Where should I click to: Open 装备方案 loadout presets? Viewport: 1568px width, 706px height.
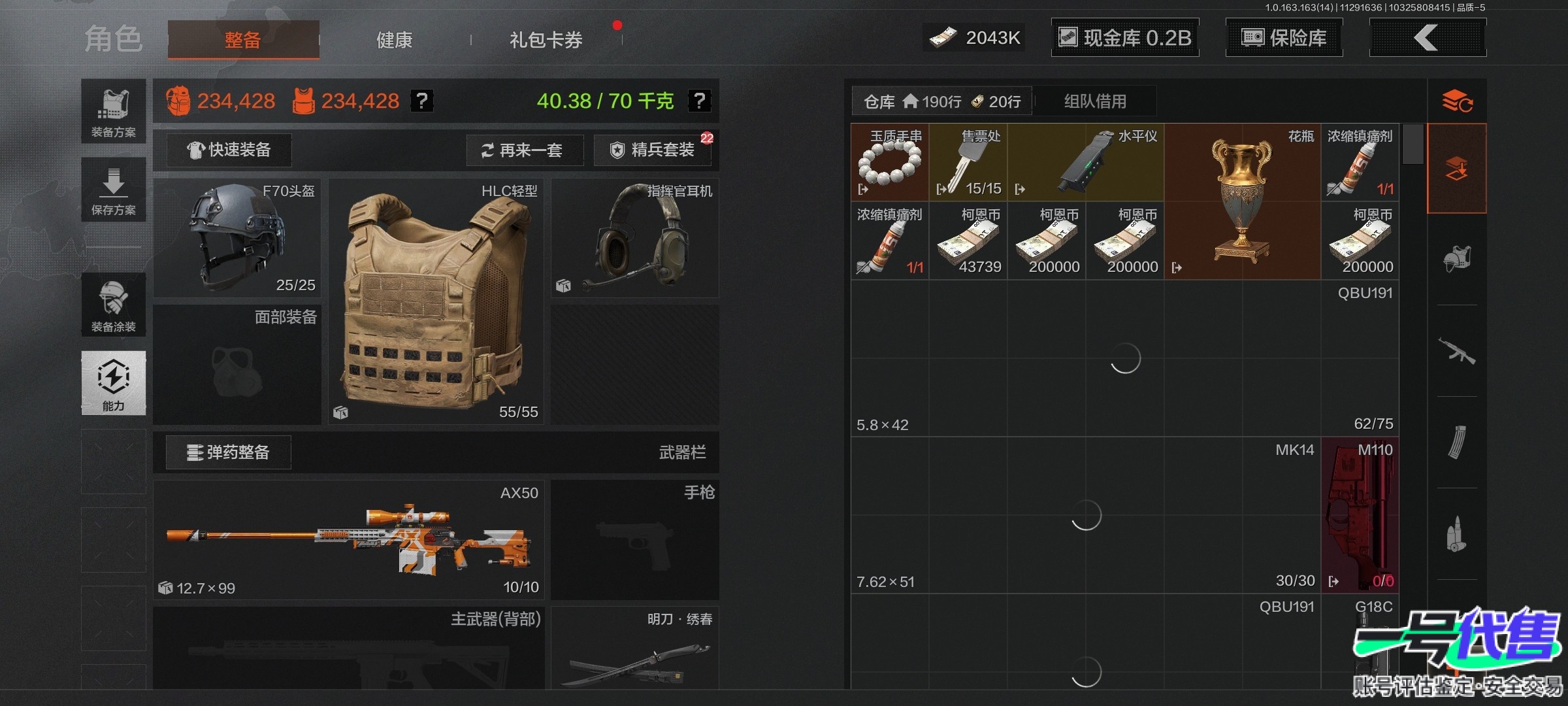pyautogui.click(x=113, y=111)
